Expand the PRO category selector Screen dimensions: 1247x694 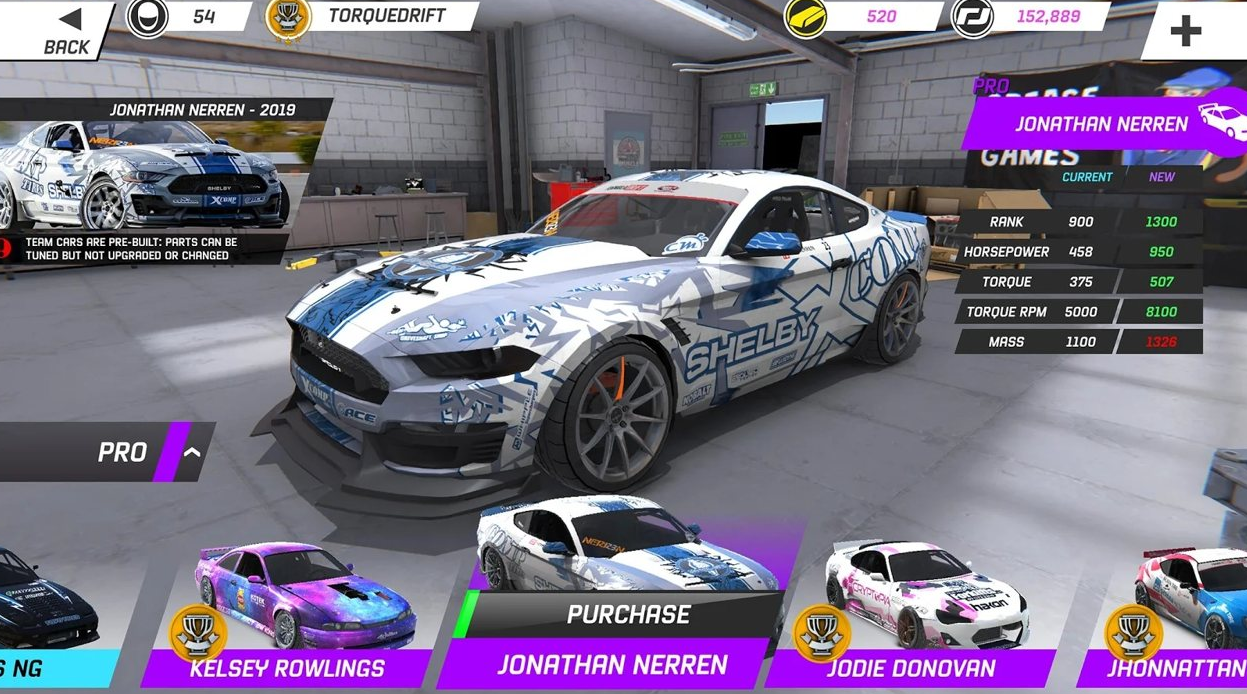(x=190, y=452)
